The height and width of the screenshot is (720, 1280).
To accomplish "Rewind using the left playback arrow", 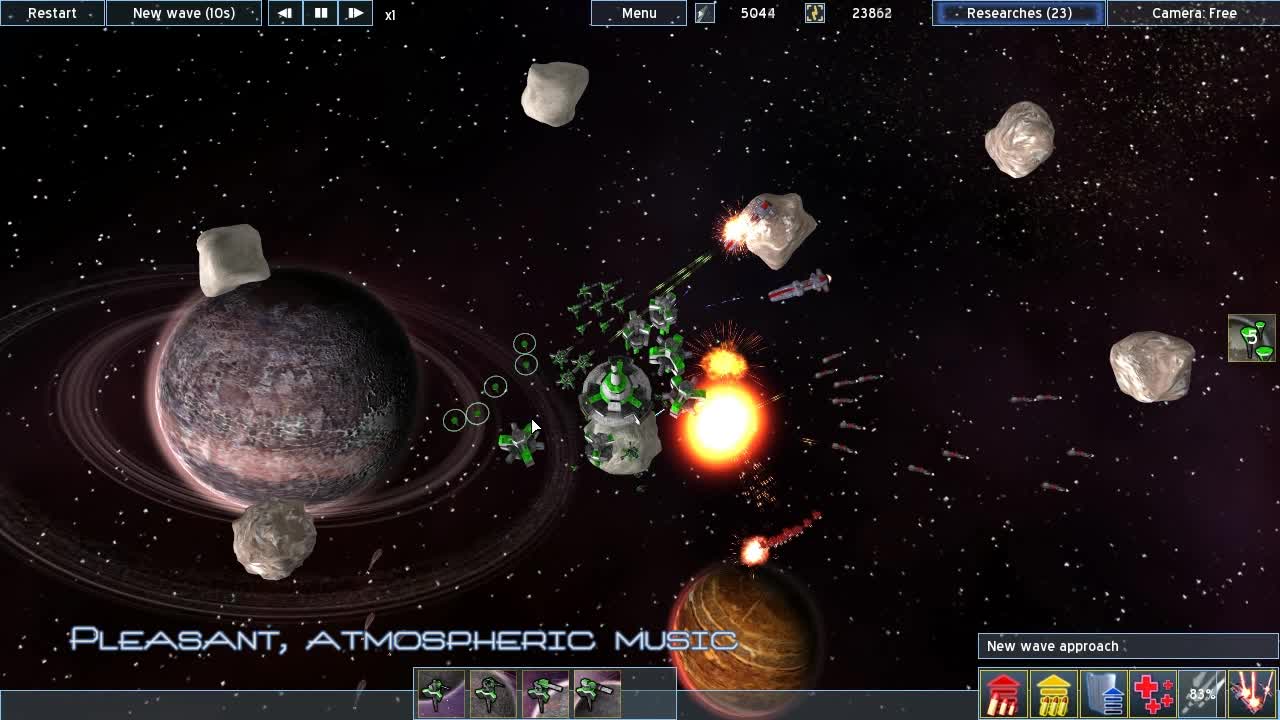I will (x=285, y=13).
